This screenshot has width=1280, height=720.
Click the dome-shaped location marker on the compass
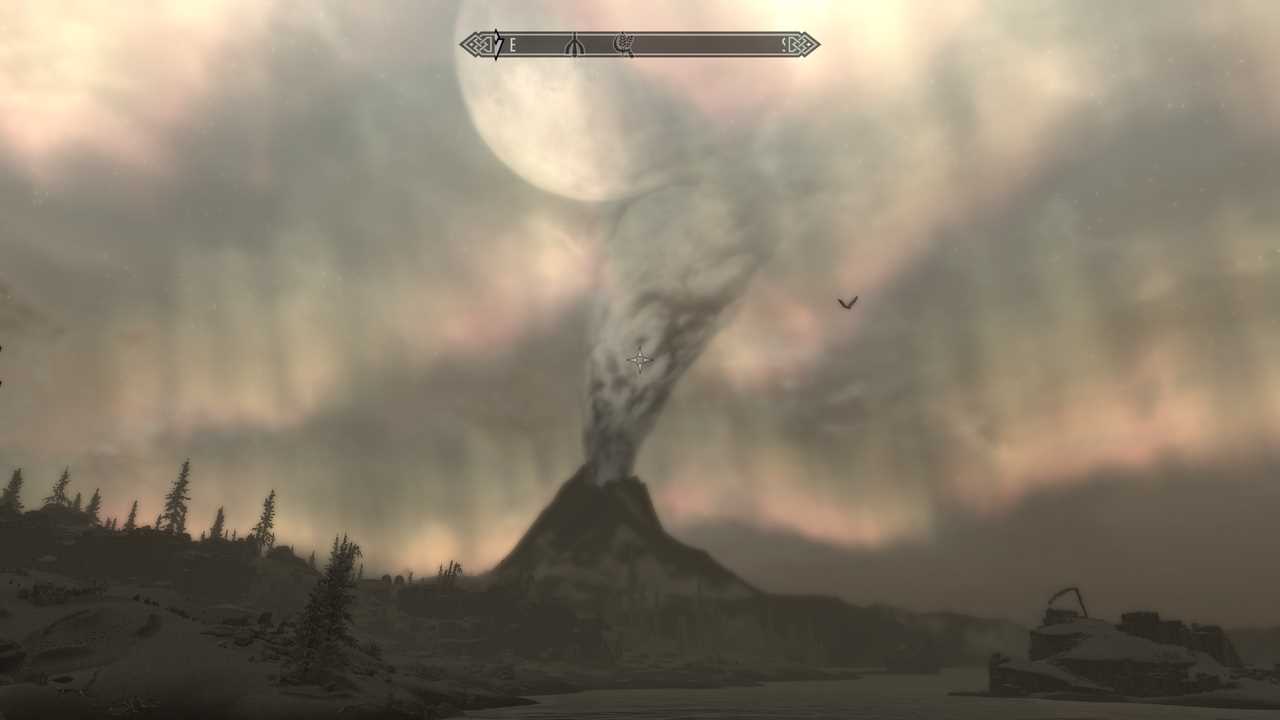[573, 45]
